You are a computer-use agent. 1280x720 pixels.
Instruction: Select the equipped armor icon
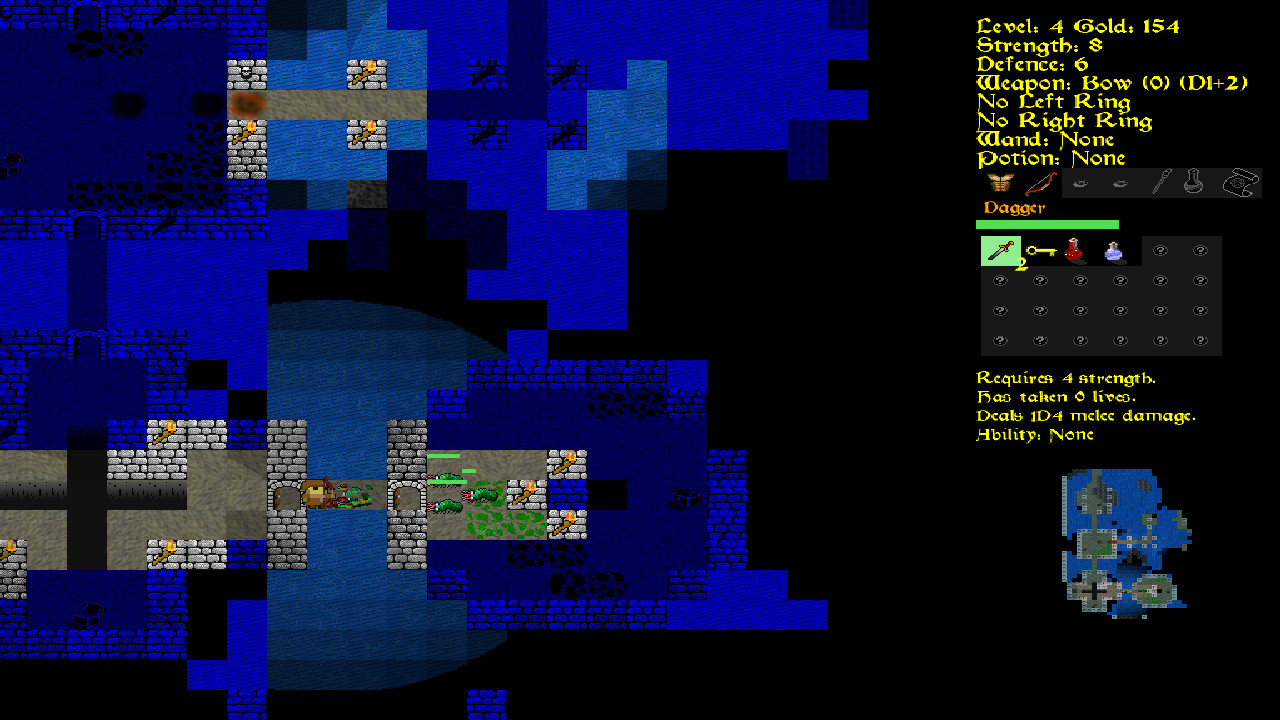coord(999,182)
